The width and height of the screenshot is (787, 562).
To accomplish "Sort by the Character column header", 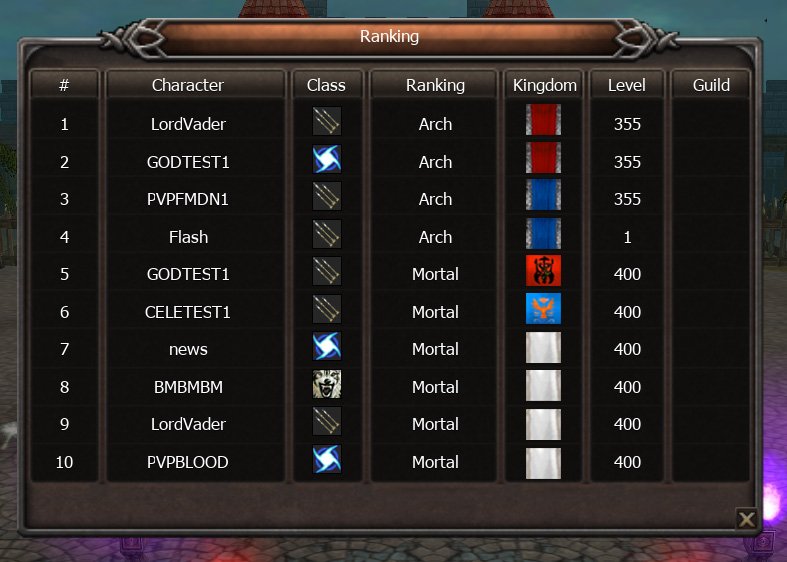I will 188,85.
